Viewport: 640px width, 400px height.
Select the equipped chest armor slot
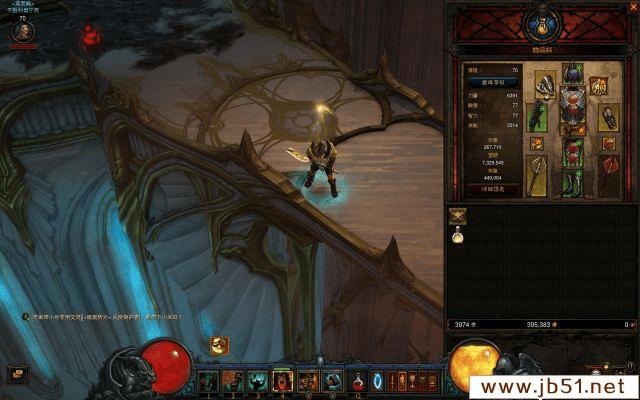[572, 107]
